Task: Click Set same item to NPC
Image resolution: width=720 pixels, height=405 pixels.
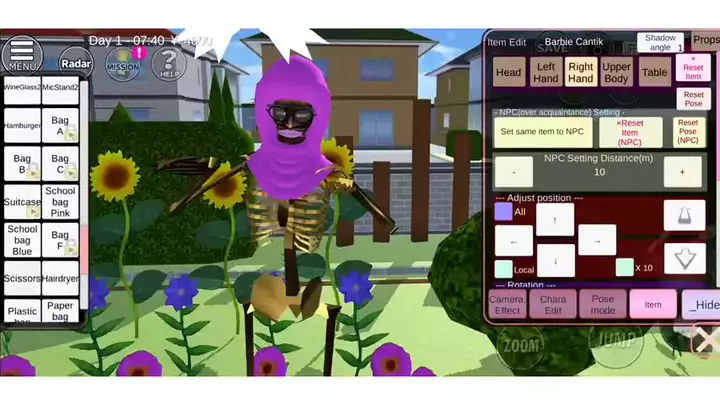Action: [x=541, y=132]
